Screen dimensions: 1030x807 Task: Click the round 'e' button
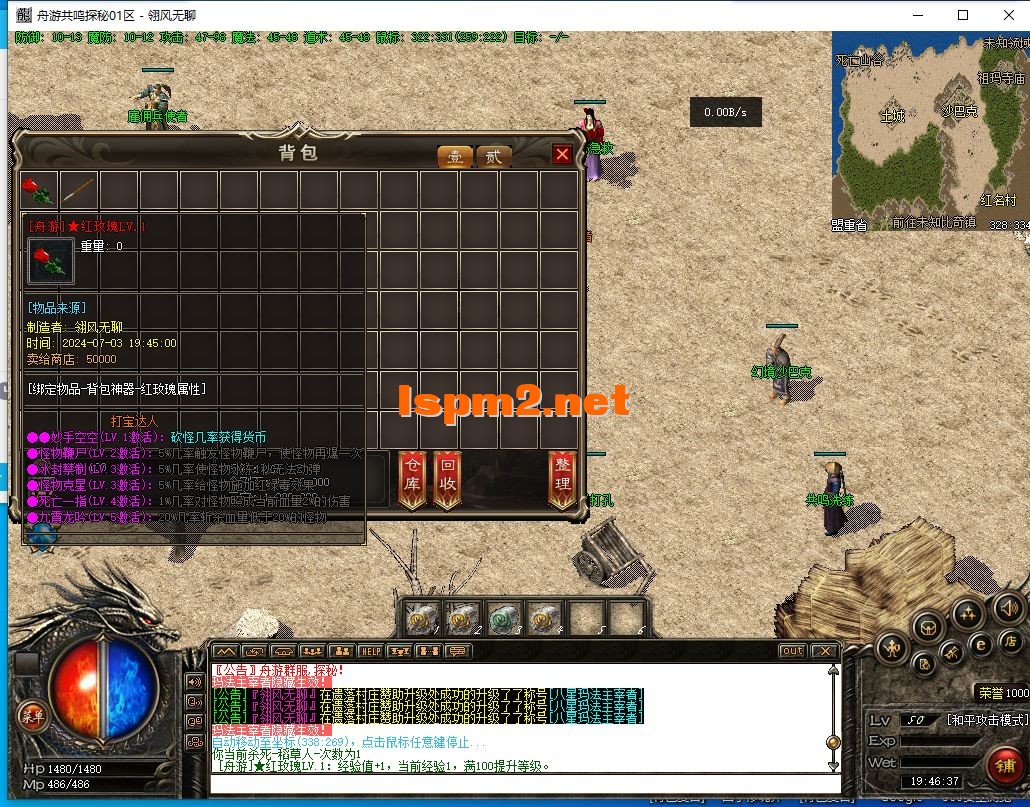pos(981,645)
